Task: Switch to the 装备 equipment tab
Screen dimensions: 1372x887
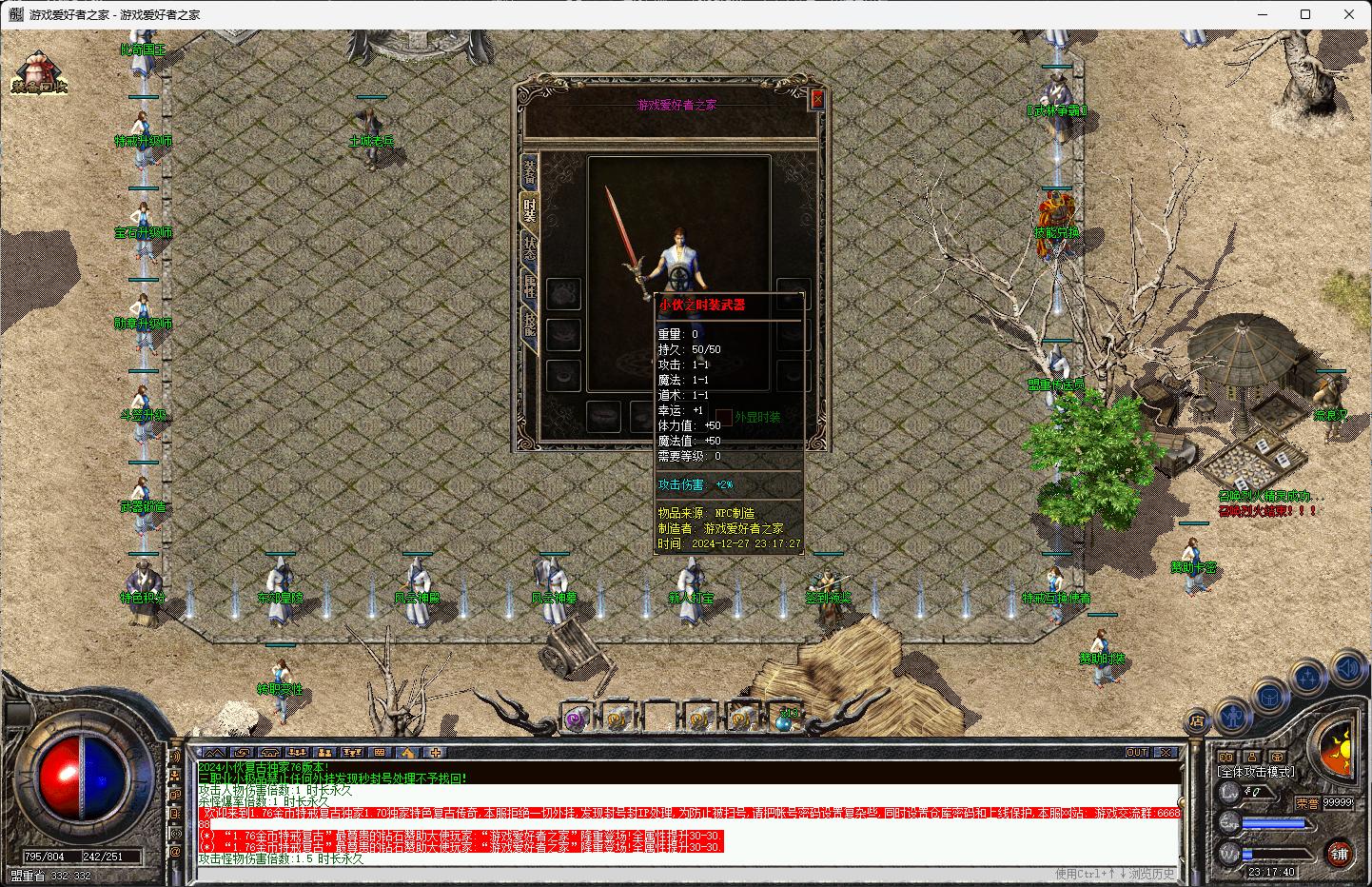Action: [x=529, y=169]
